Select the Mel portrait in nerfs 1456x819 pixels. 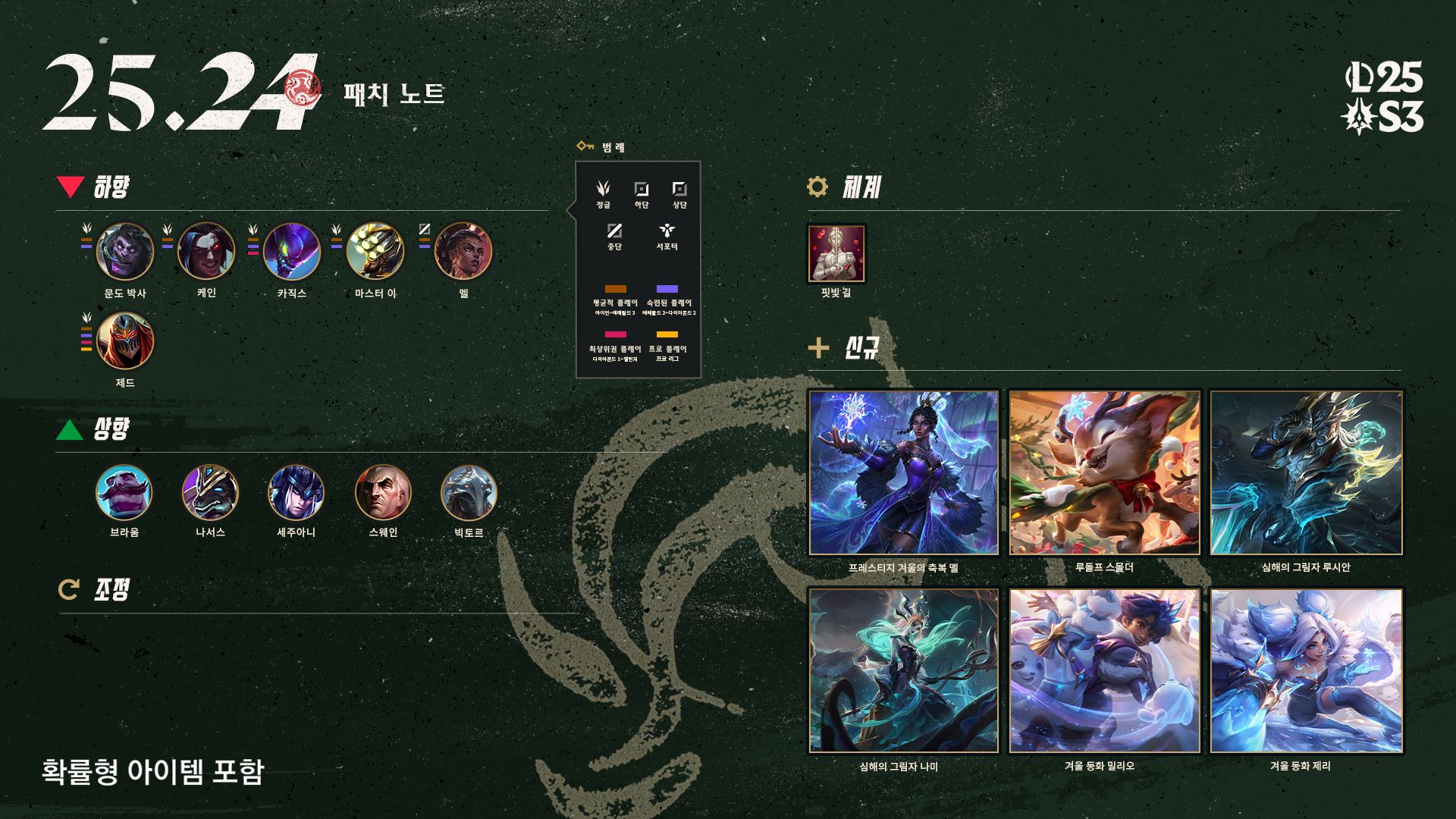coord(463,252)
